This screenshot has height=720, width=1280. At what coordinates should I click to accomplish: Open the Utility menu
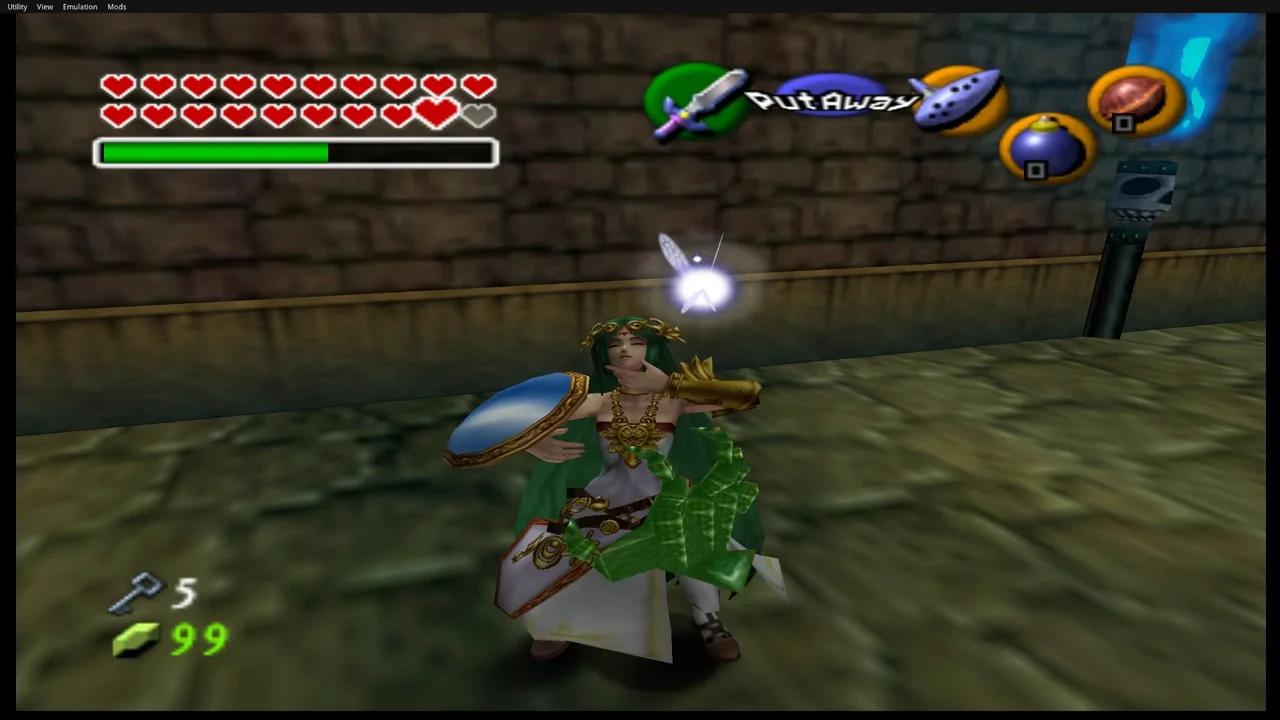(16, 7)
